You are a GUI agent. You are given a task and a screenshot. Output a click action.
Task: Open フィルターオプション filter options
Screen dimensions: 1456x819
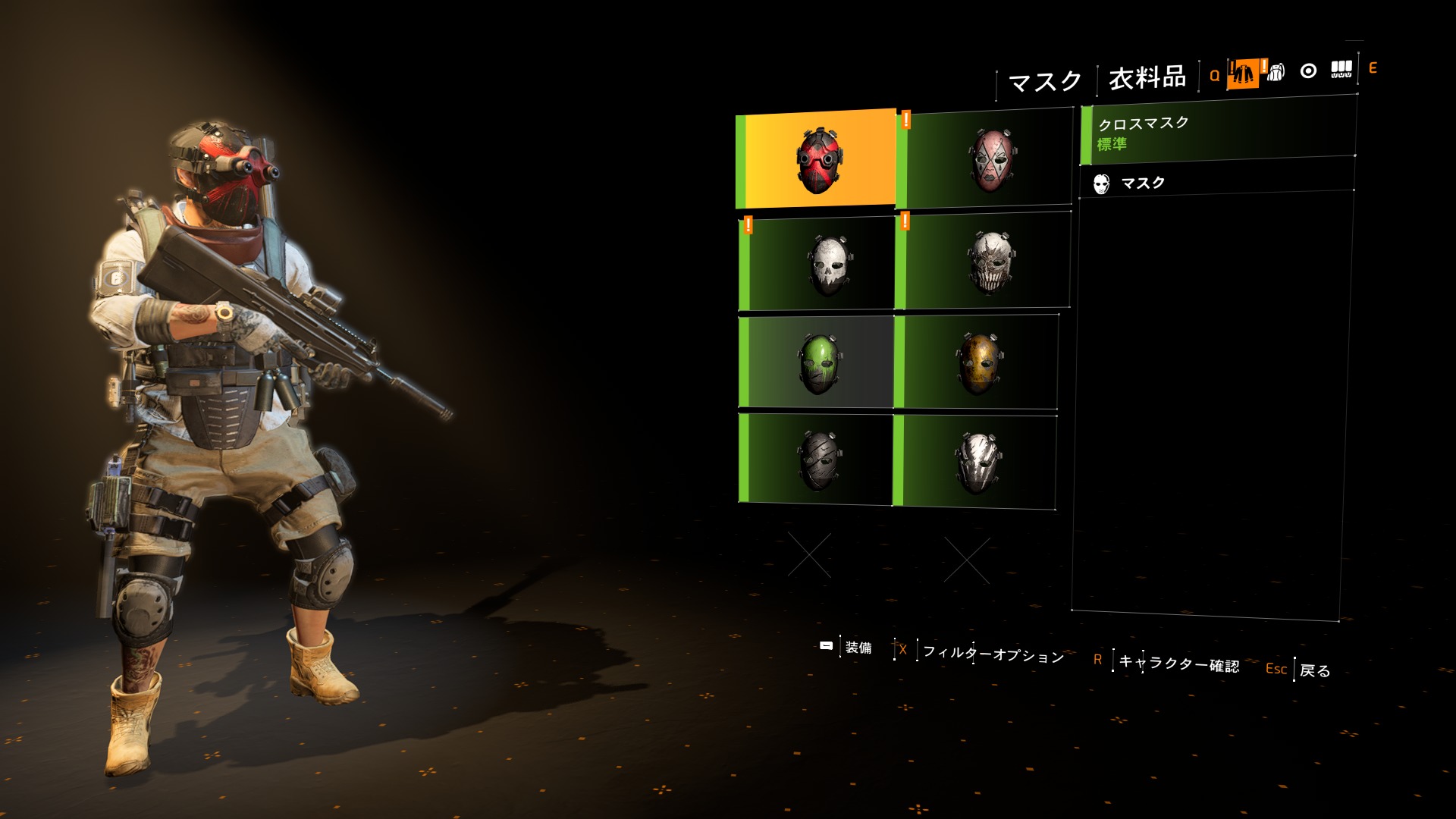tap(993, 654)
